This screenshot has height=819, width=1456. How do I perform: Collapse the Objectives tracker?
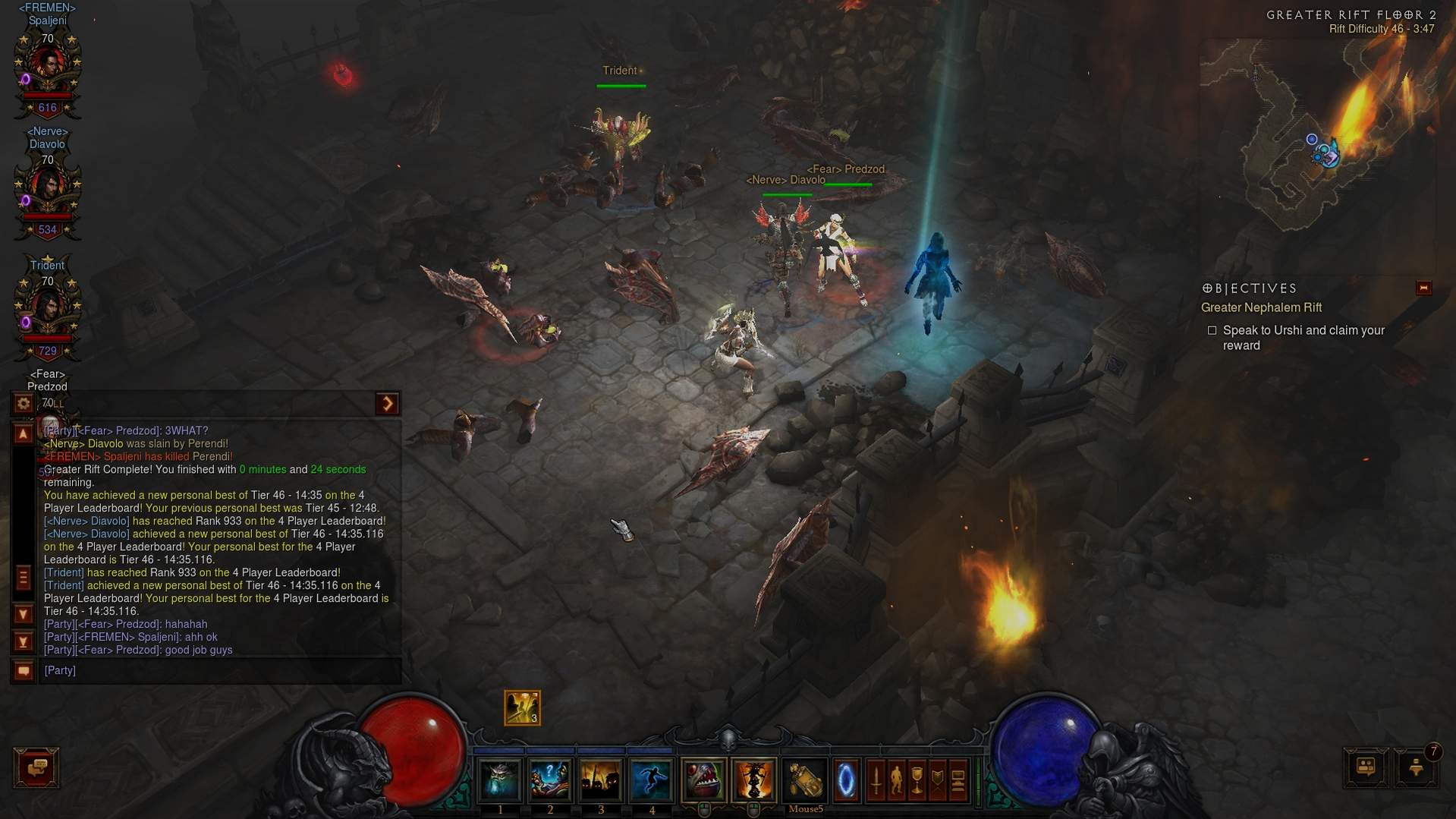point(1423,288)
